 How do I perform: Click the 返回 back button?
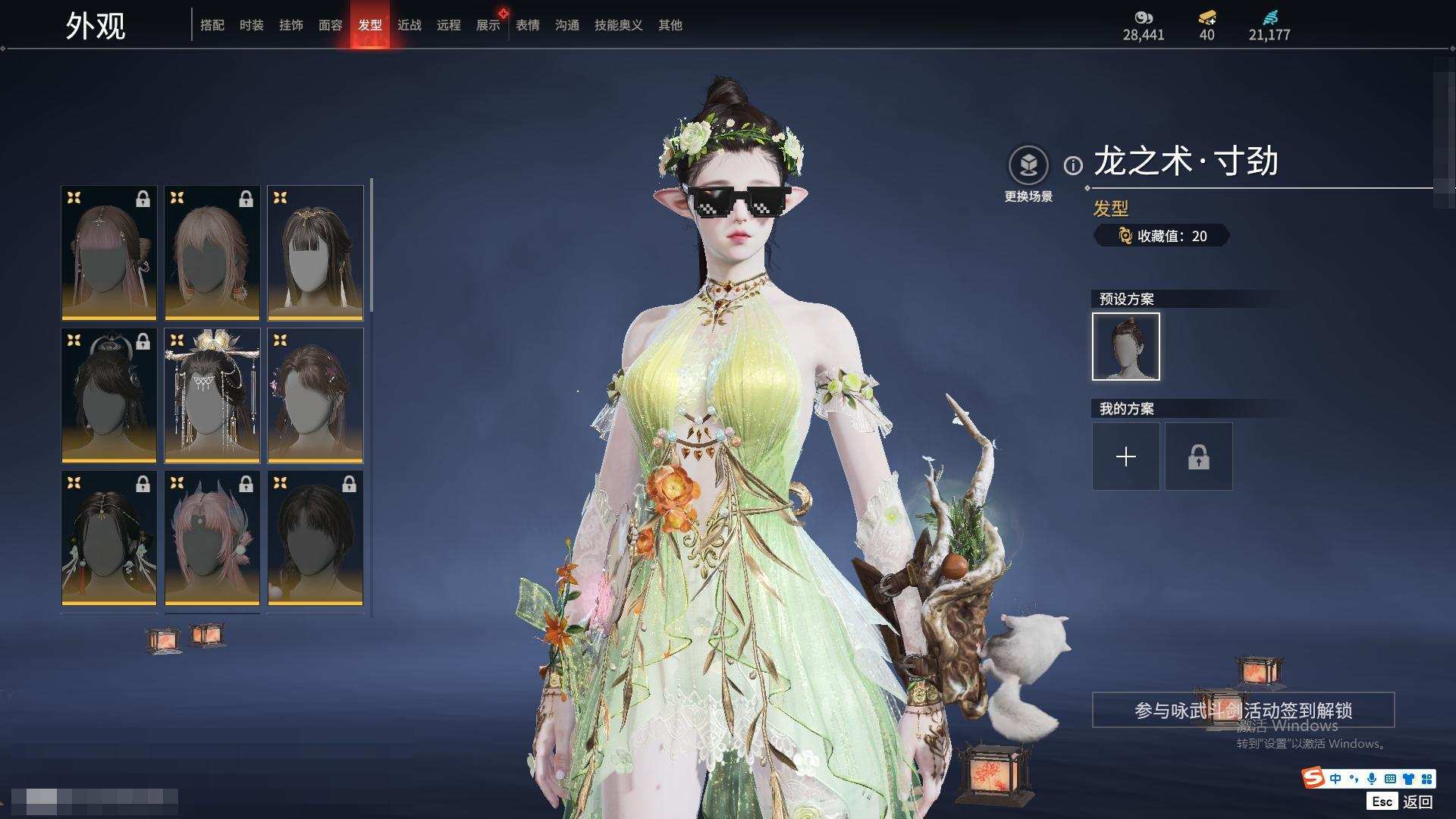(x=1417, y=802)
